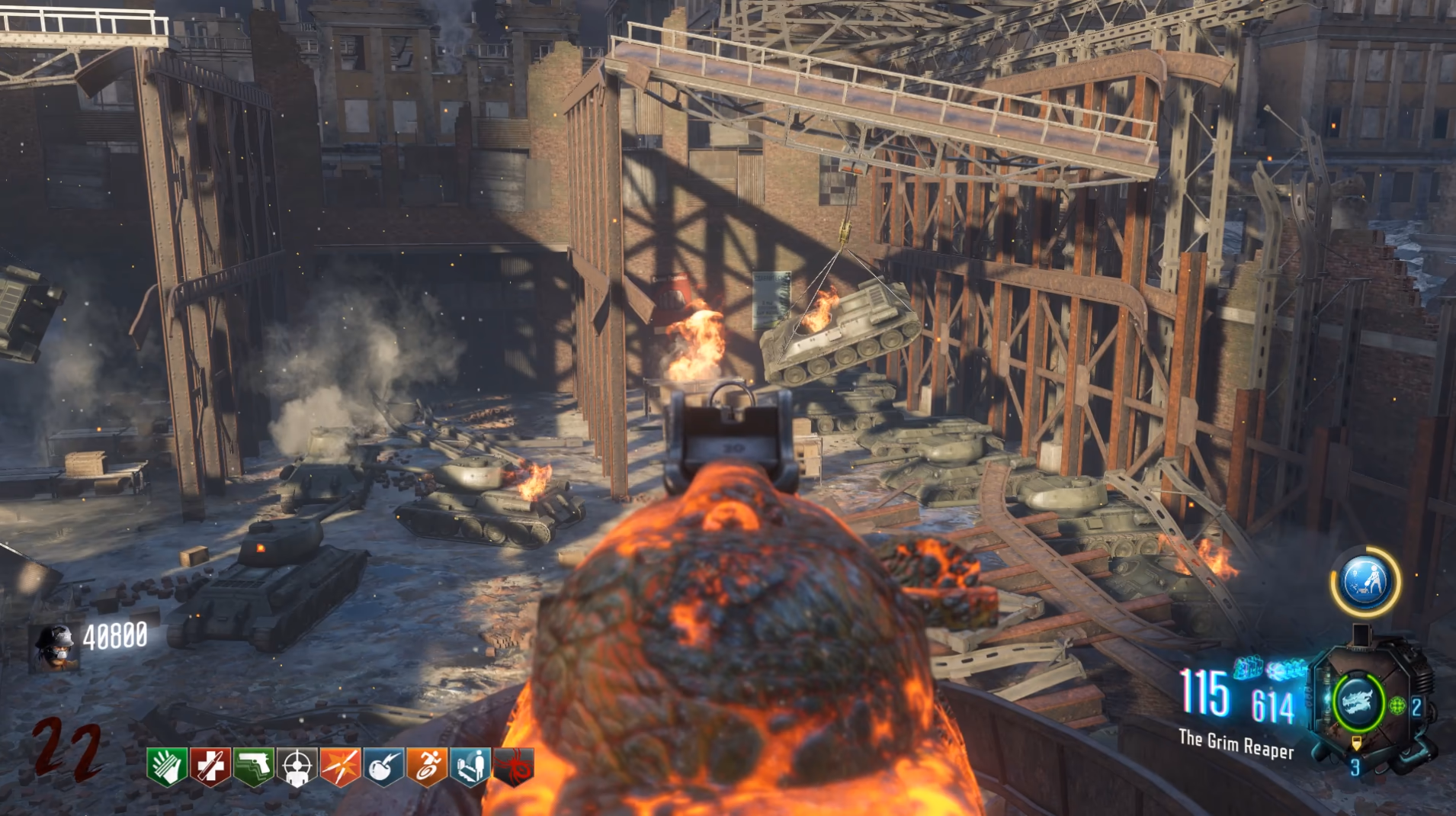
Task: Click the Electric Cherry perk icon
Action: tap(383, 766)
